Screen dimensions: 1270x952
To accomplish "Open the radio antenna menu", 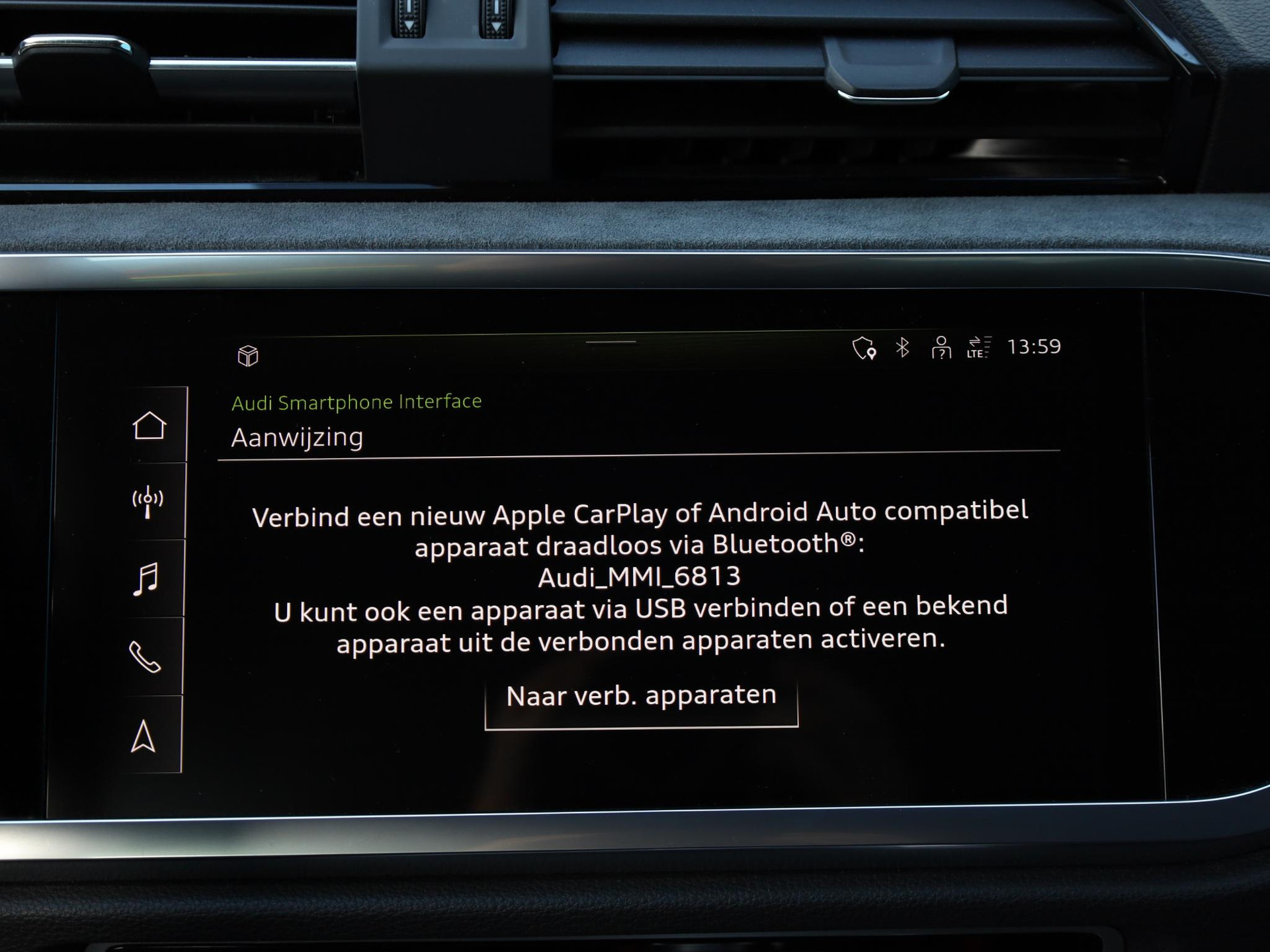I will (148, 502).
